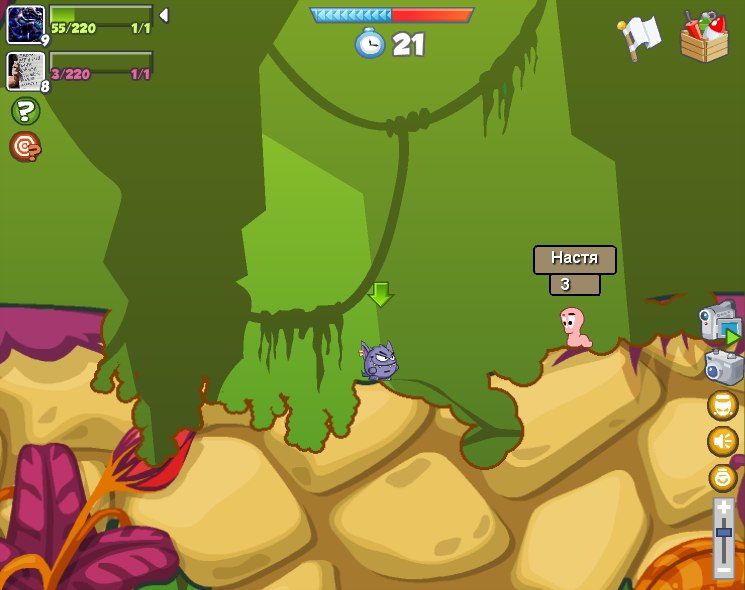The height and width of the screenshot is (590, 745).
Task: Click the round button below the speaker
Action: pos(722,477)
